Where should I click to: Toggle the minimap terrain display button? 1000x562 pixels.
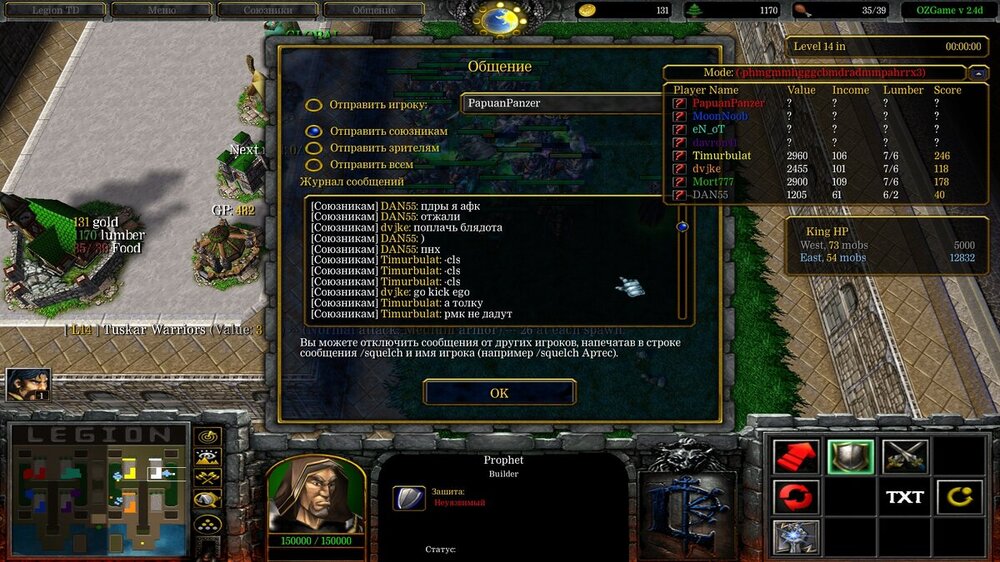coord(208,457)
